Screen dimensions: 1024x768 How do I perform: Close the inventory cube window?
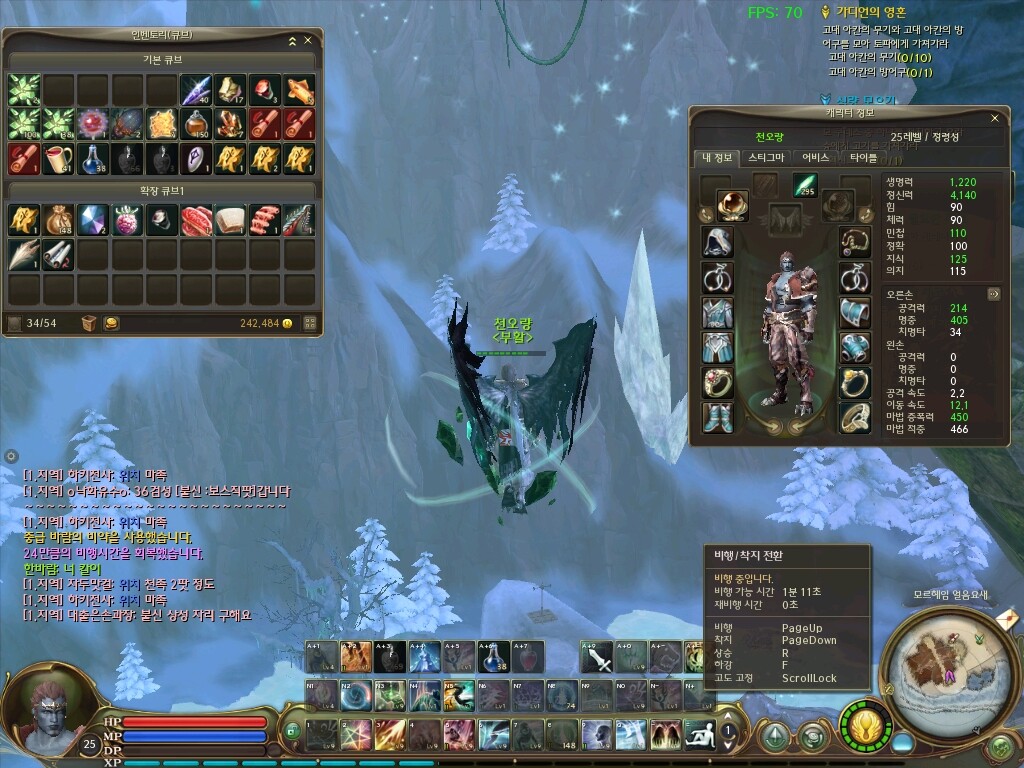coord(308,41)
